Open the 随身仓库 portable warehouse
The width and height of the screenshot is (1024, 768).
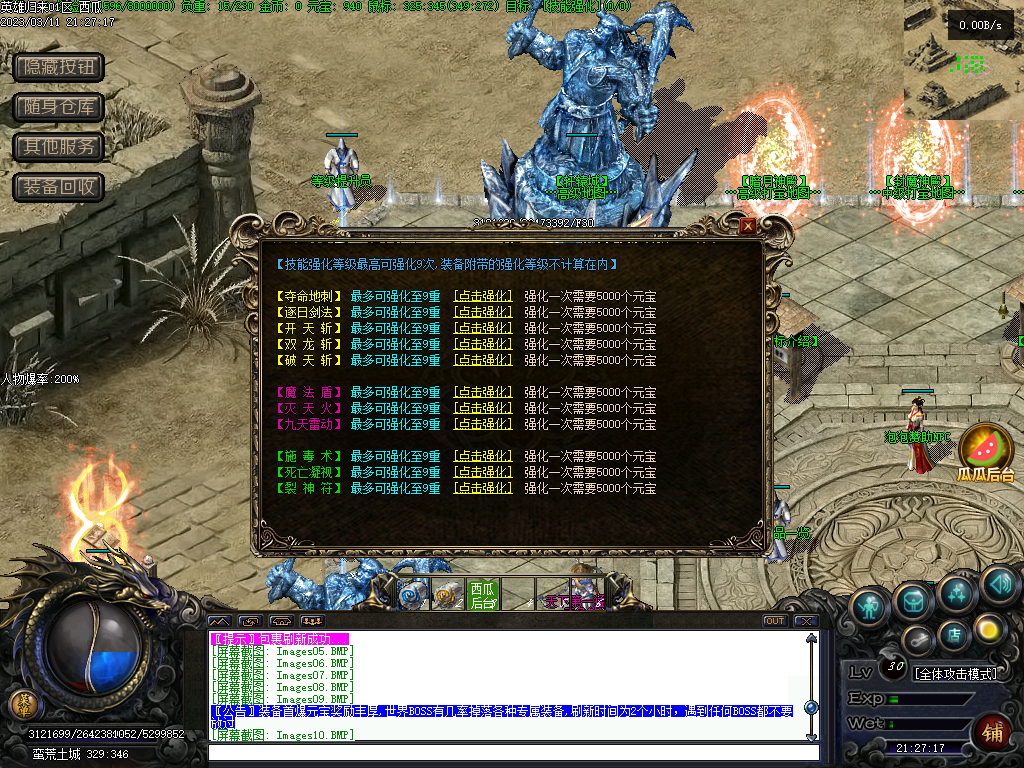coord(59,107)
